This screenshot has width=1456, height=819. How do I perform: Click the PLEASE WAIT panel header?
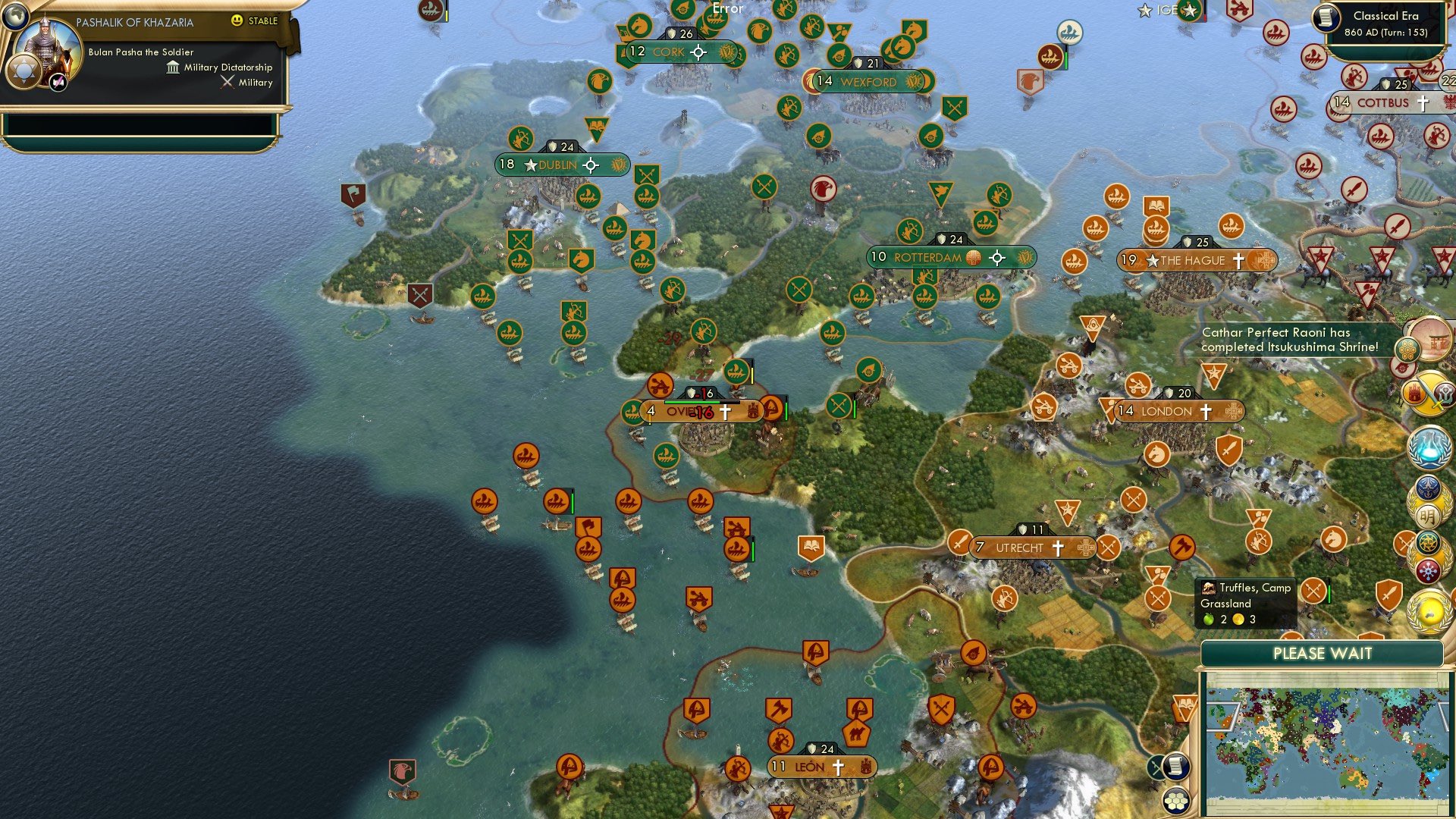point(1323,654)
